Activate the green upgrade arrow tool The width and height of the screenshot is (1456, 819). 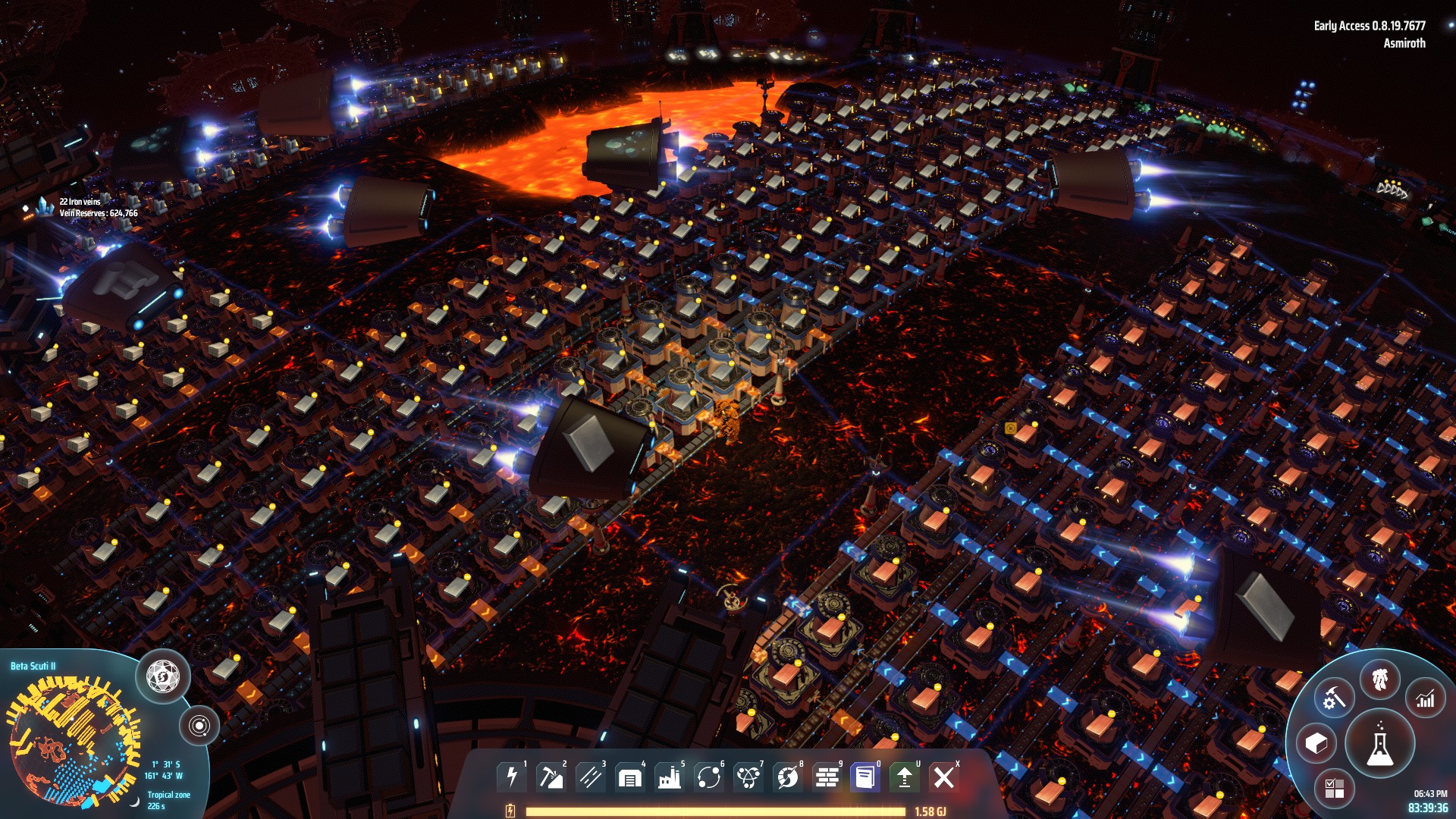click(904, 777)
